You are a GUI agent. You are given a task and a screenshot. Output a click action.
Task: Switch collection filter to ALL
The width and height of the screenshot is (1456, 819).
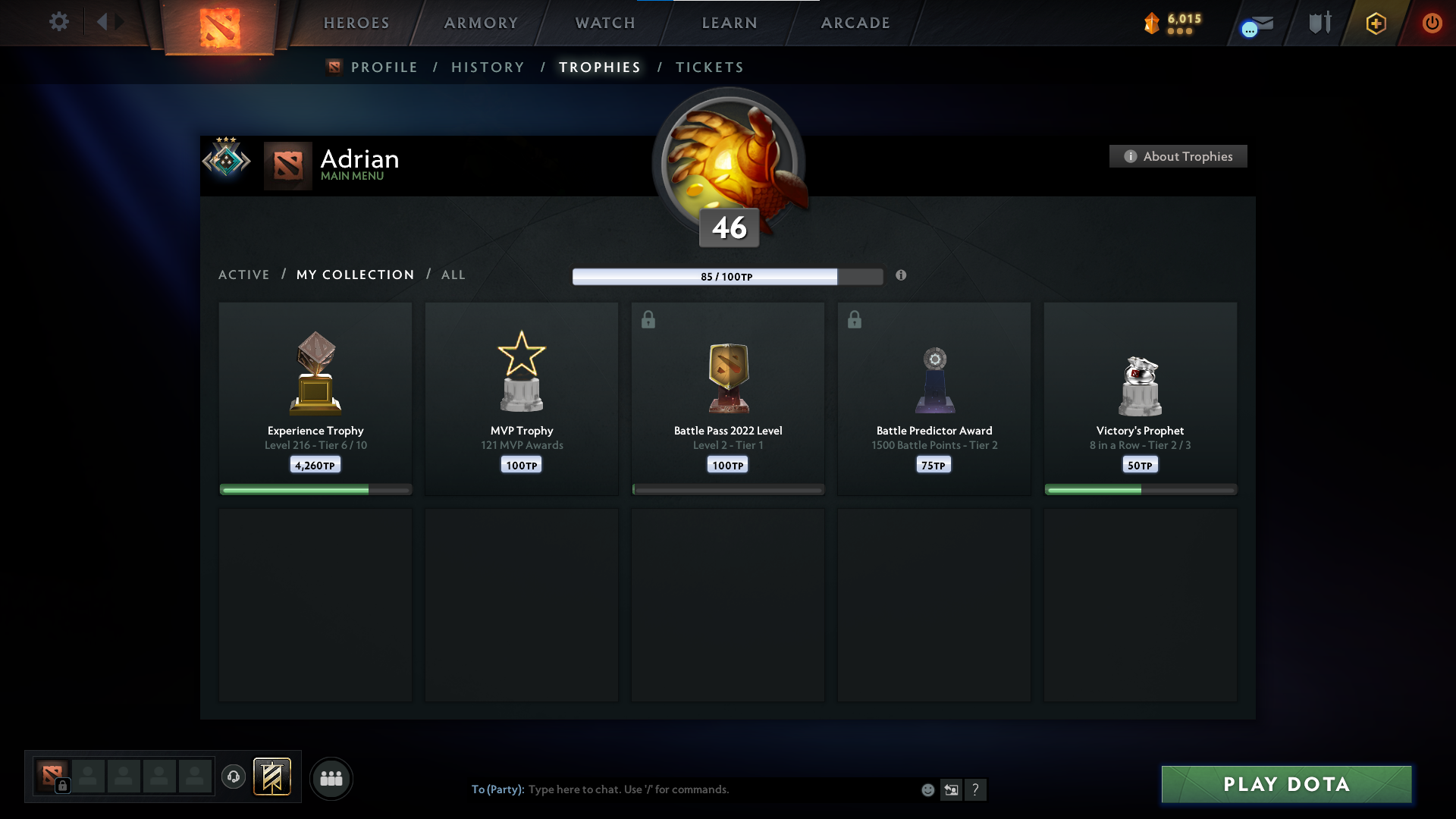(453, 275)
